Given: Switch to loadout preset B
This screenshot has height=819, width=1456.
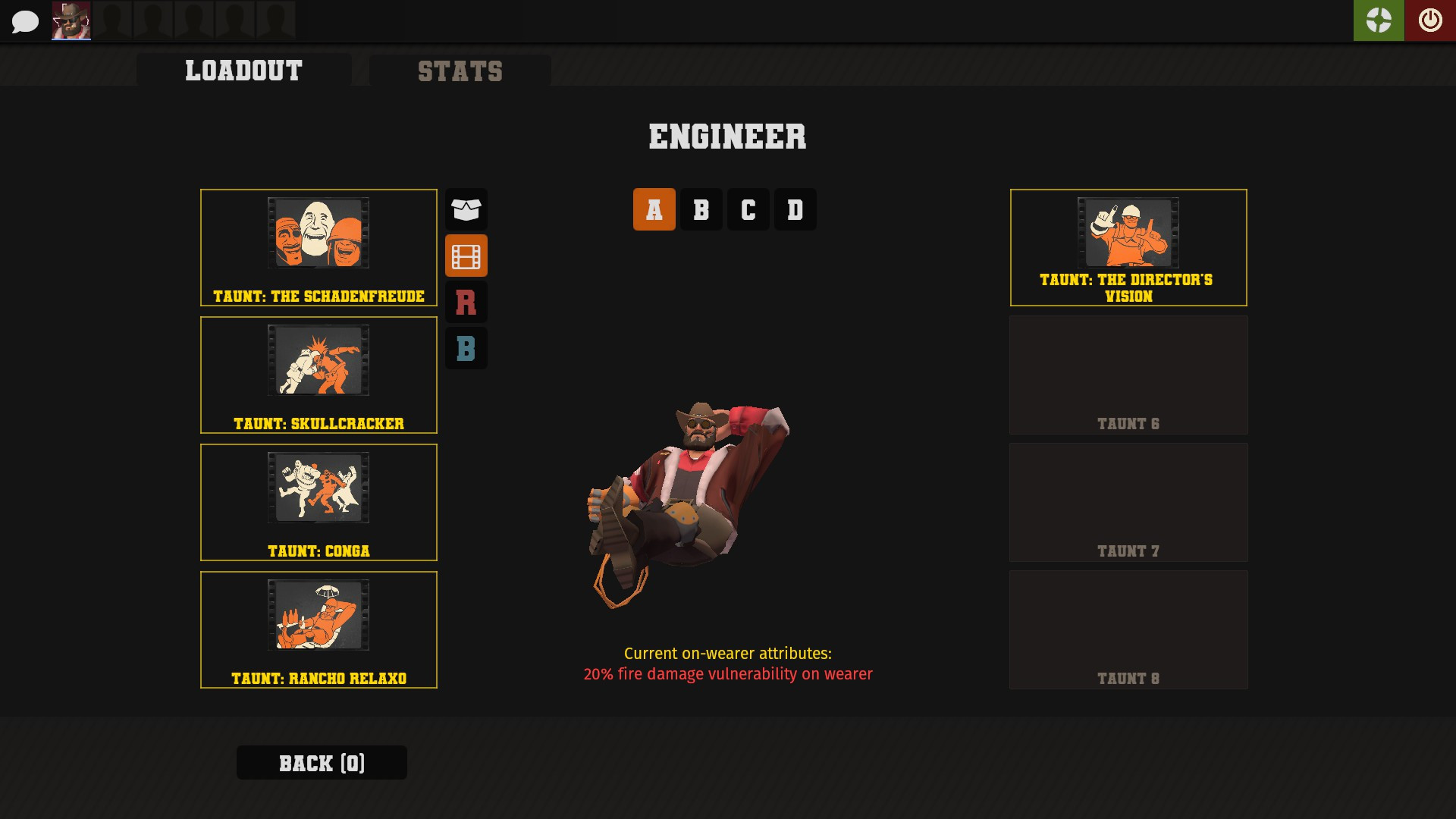Looking at the screenshot, I should tap(701, 209).
